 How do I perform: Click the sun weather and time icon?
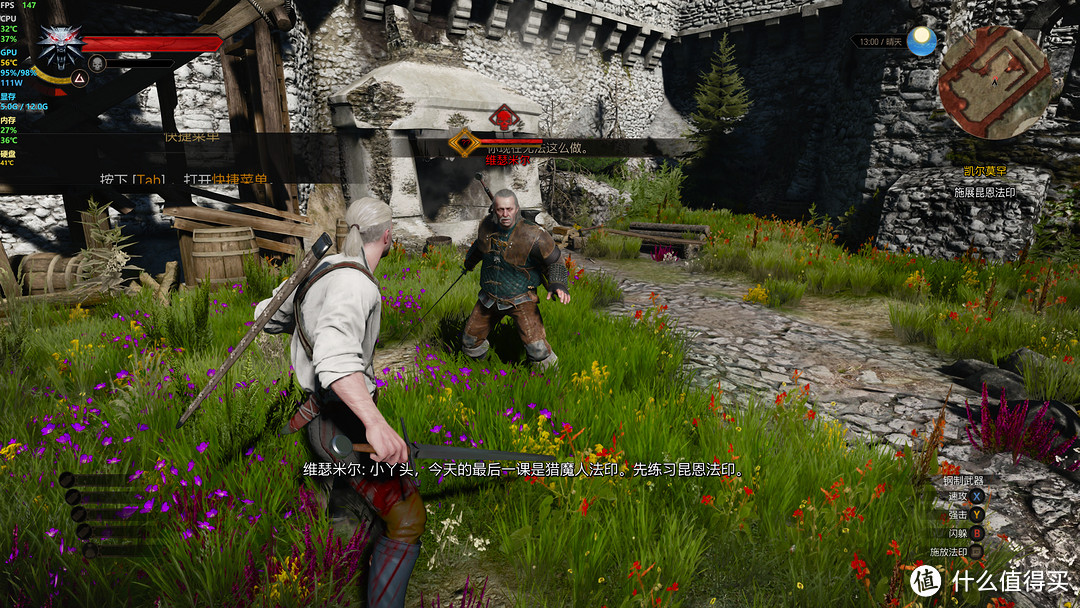pos(921,41)
